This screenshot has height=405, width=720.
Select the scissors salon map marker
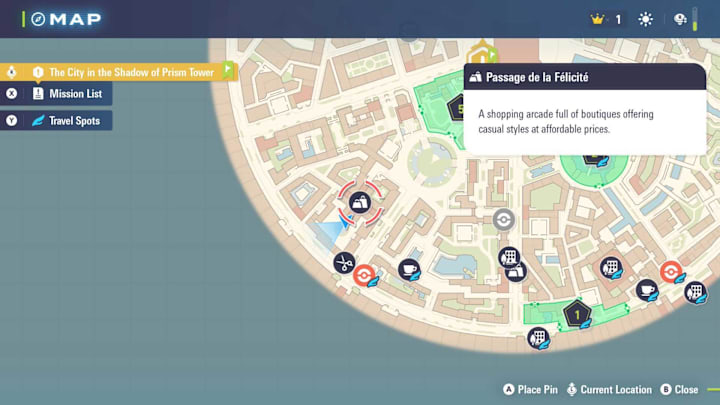(344, 263)
